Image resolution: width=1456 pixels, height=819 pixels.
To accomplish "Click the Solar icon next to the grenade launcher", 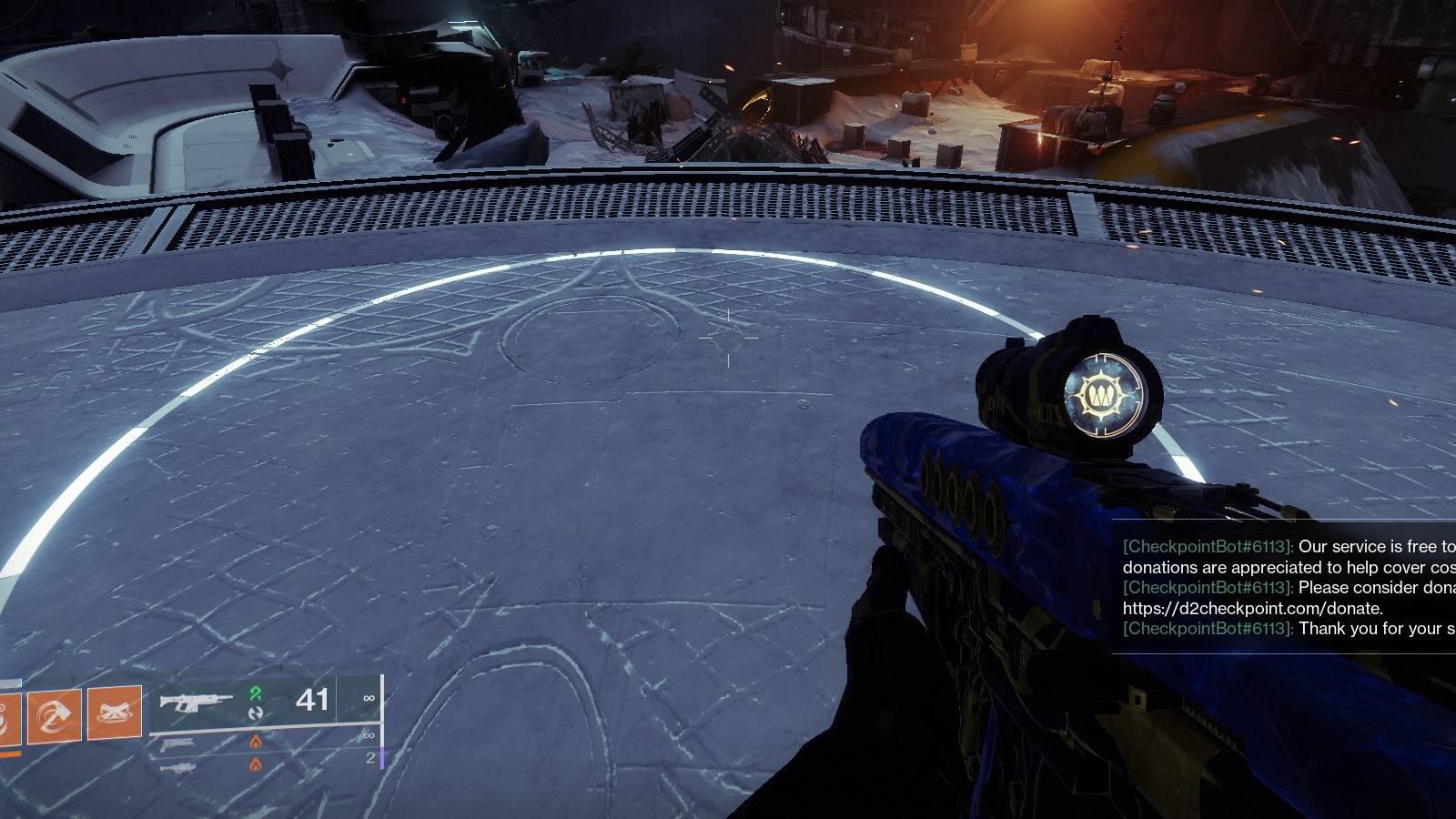I will pyautogui.click(x=253, y=764).
